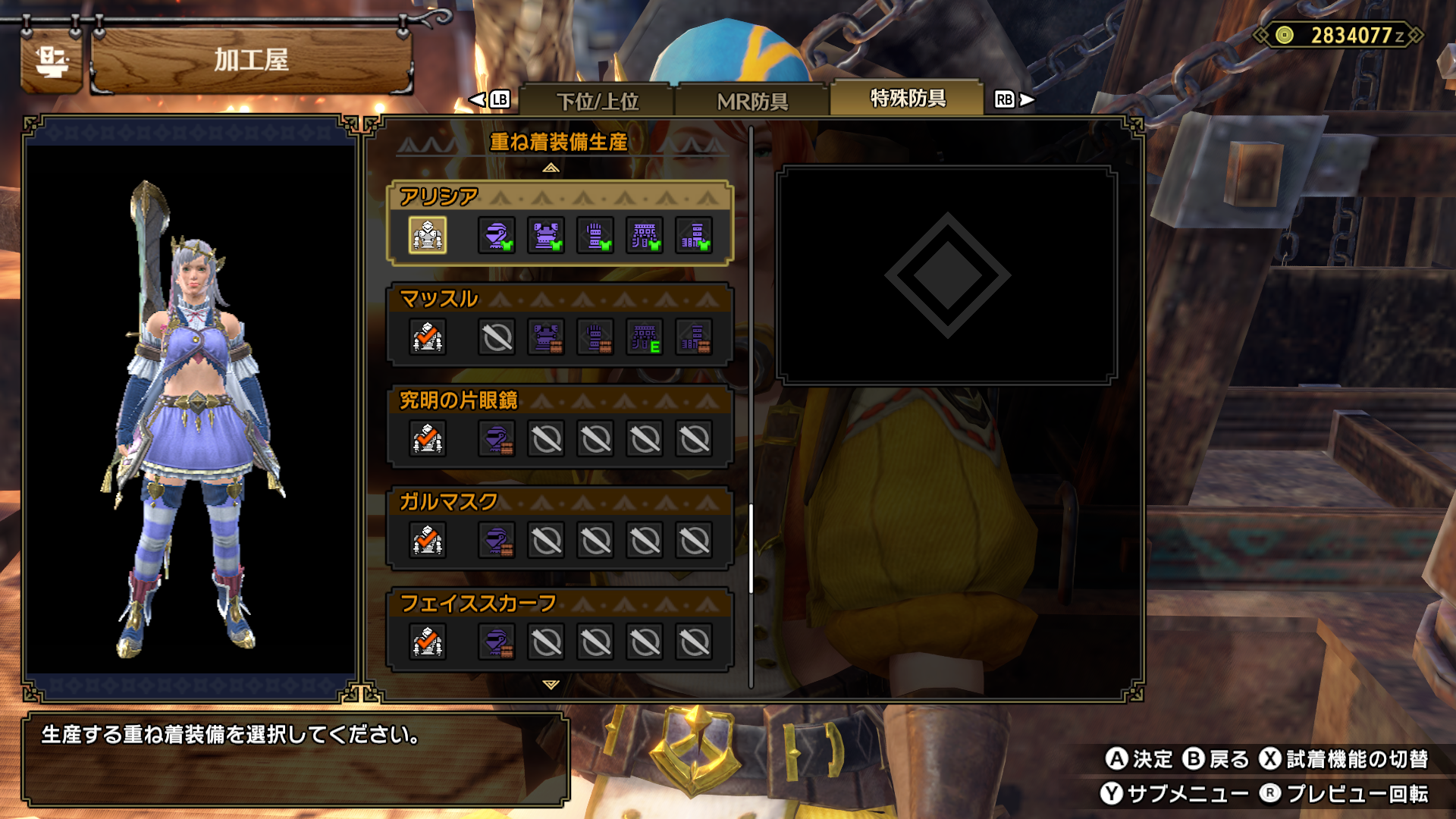Pick the マッスル waist piece marked E
The height and width of the screenshot is (819, 1456).
pyautogui.click(x=645, y=337)
